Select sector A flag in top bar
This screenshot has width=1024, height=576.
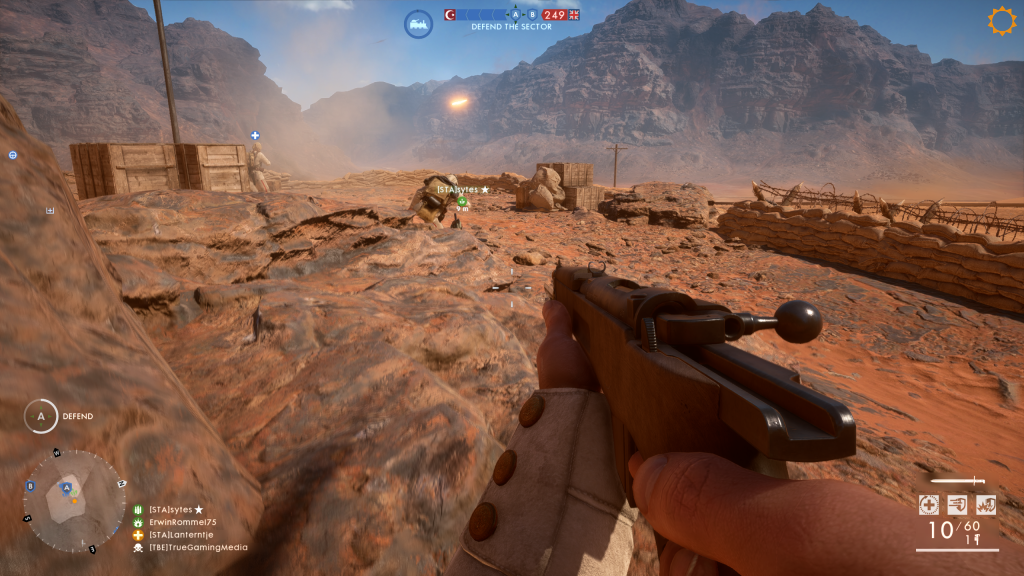[x=515, y=15]
